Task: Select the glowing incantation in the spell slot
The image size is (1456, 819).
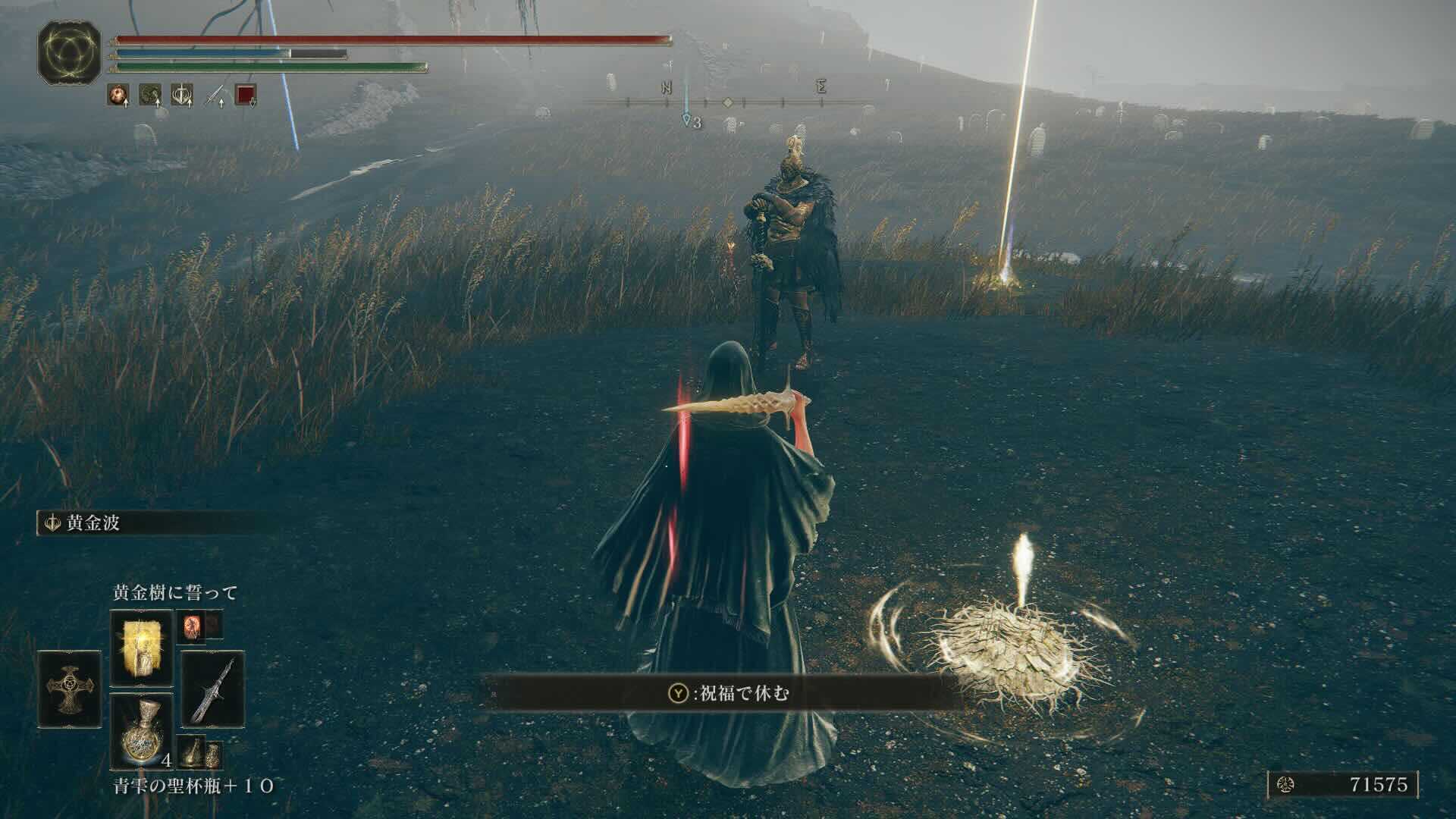Action: tap(142, 646)
